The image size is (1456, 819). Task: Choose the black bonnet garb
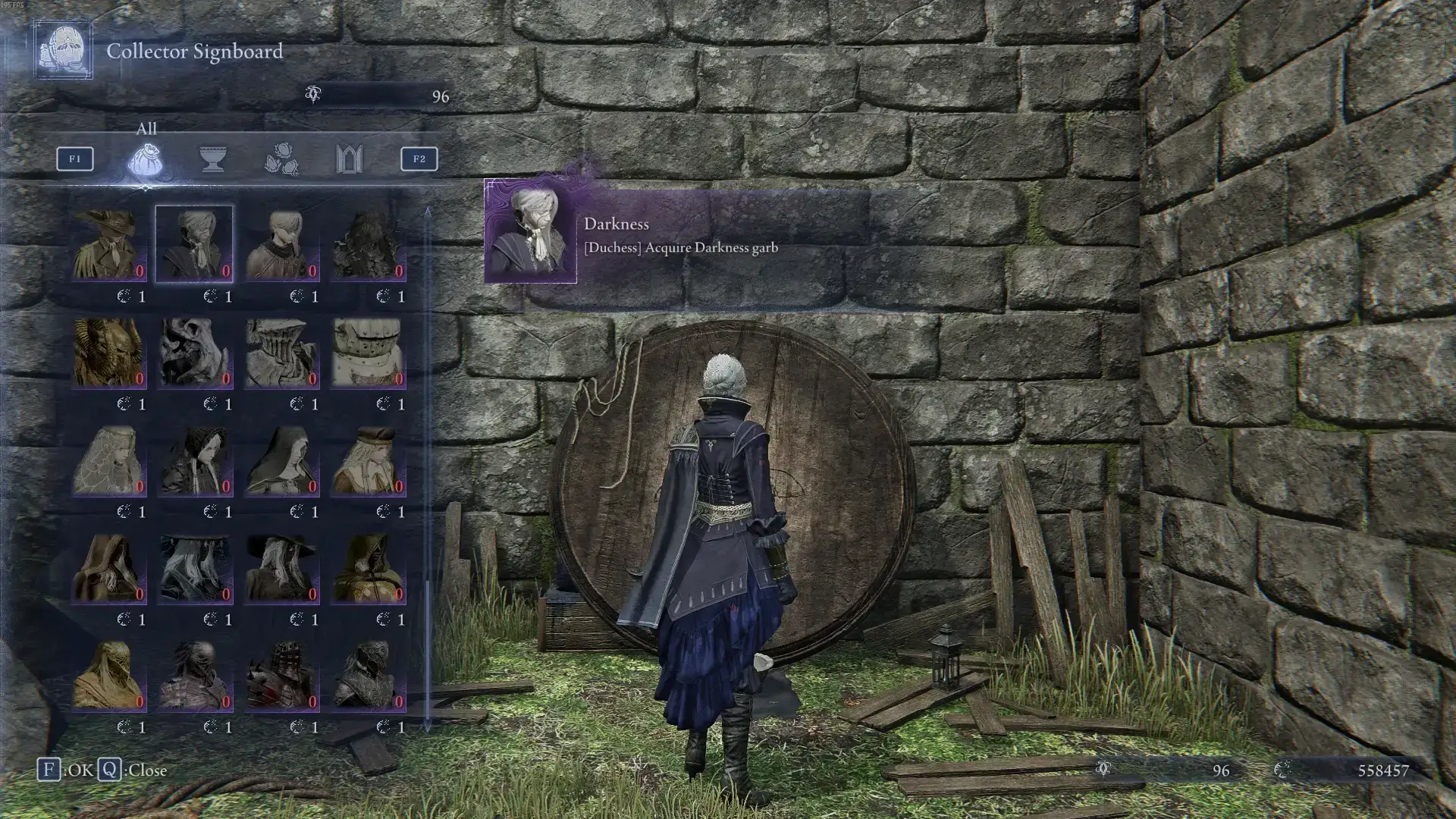click(x=194, y=460)
